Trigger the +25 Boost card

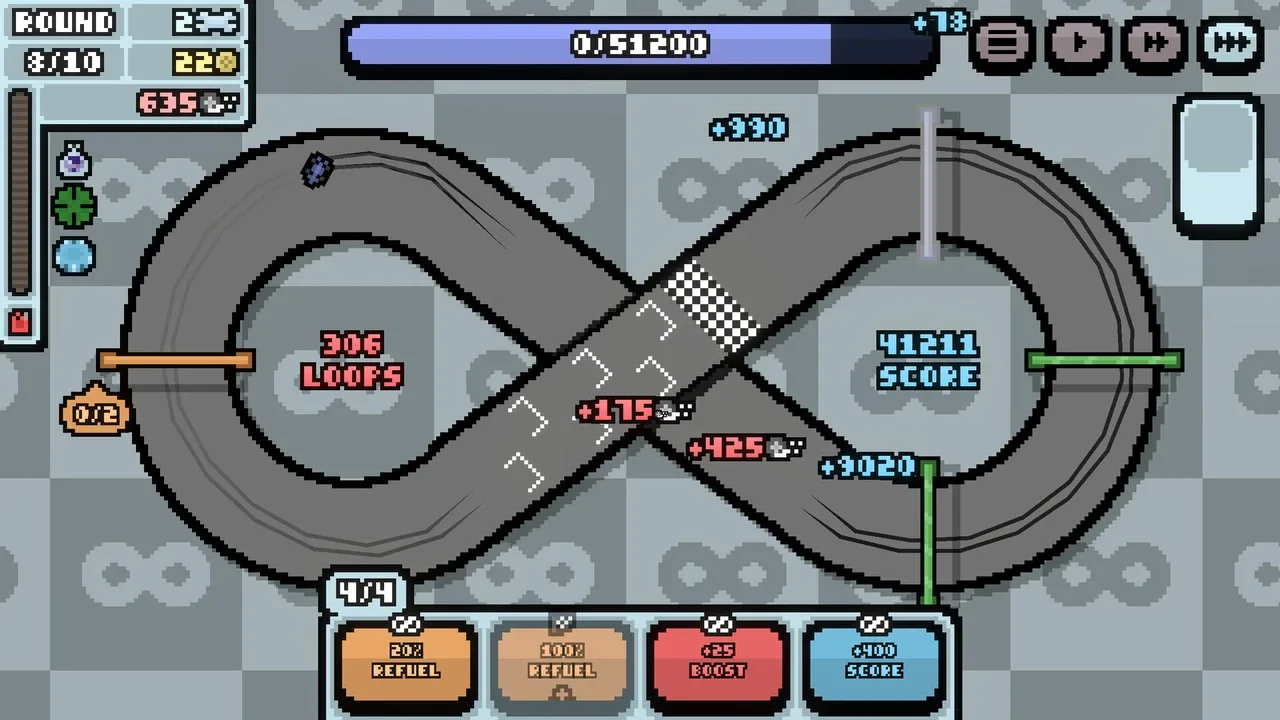click(718, 664)
